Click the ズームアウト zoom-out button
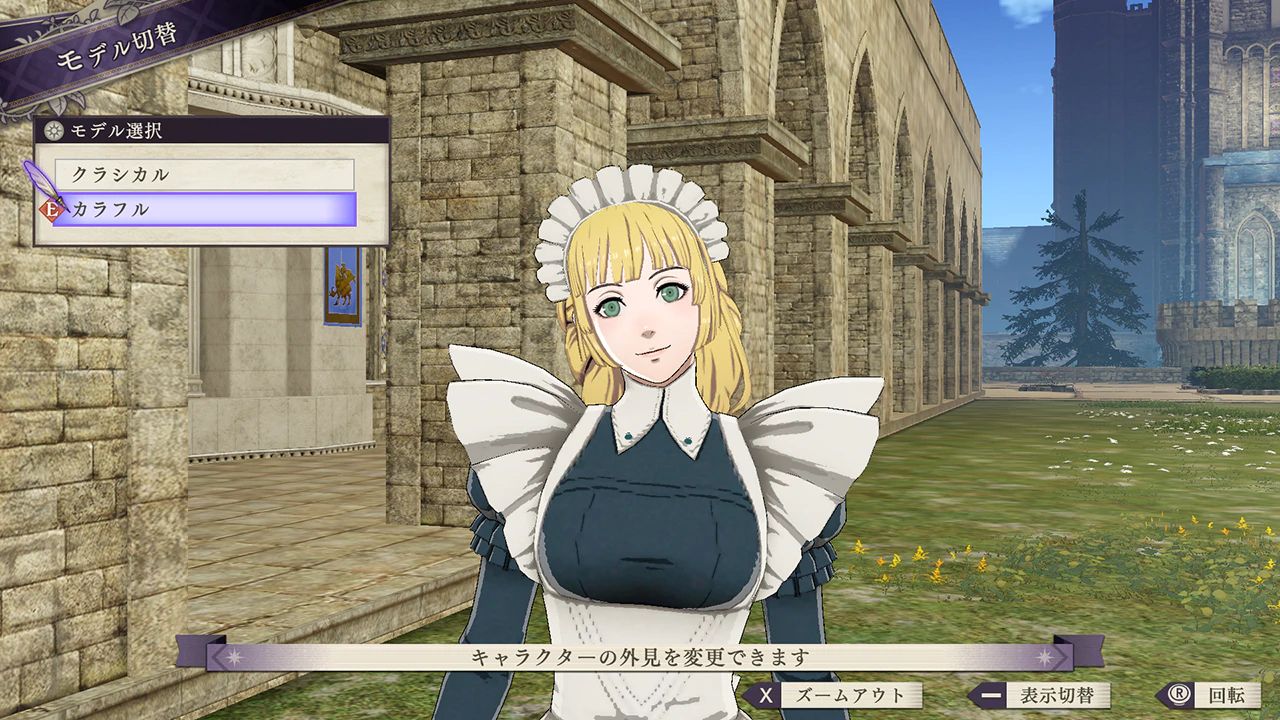Viewport: 1280px width, 720px height. (832, 695)
